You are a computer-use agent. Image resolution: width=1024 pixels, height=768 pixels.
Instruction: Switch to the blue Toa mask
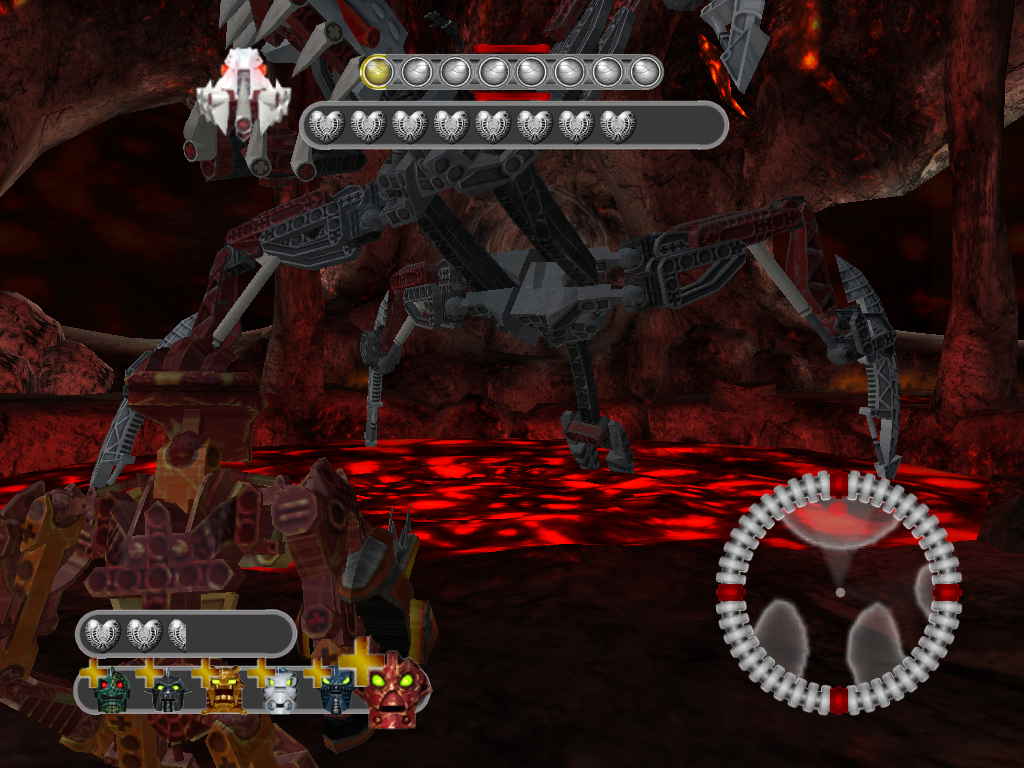pyautogui.click(x=337, y=690)
